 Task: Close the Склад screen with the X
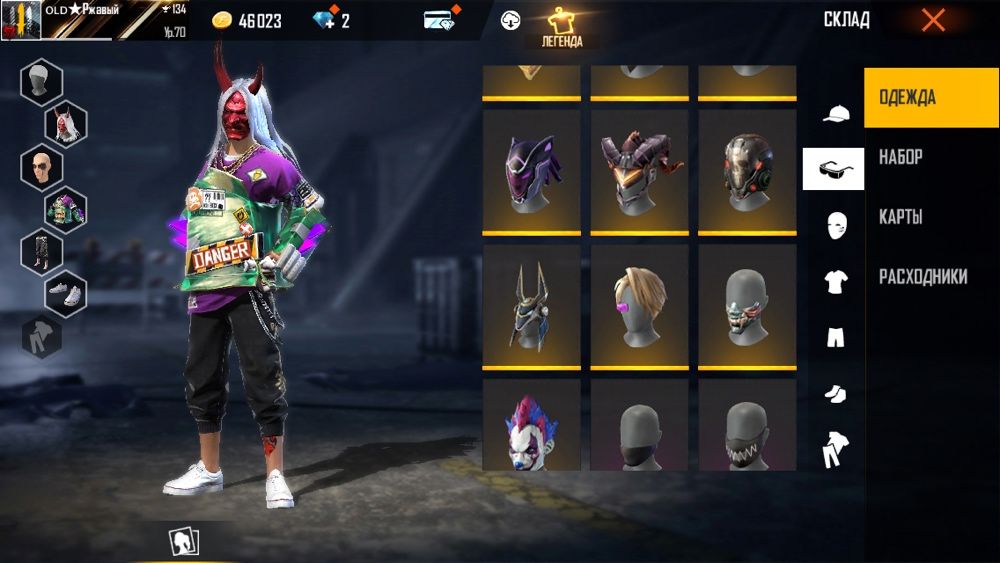click(x=932, y=20)
